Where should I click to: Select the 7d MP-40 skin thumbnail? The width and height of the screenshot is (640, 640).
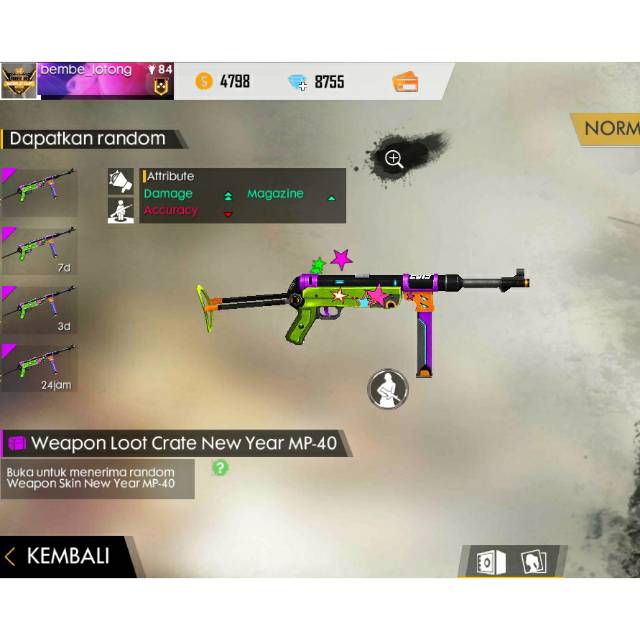39,248
